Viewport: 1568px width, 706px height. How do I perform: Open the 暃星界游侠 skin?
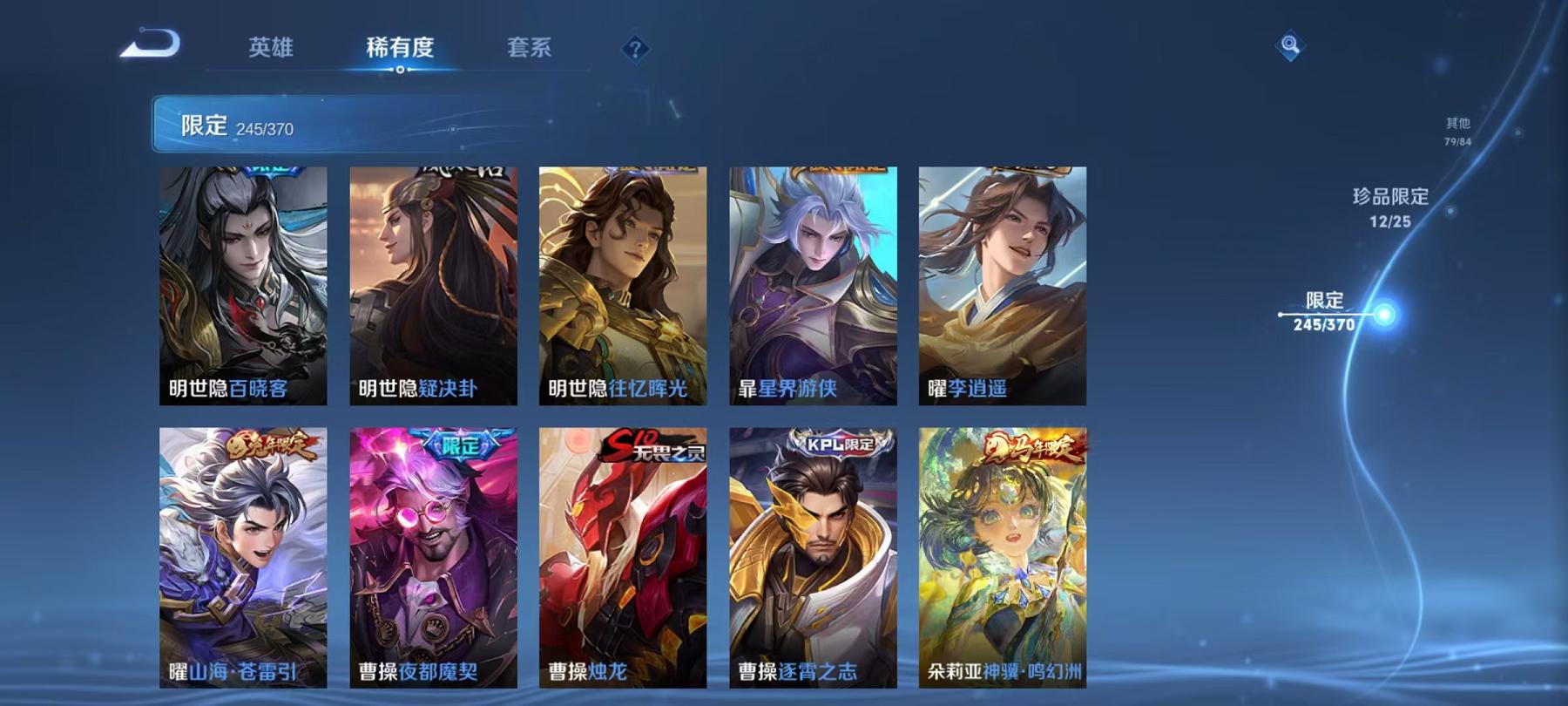[x=815, y=288]
